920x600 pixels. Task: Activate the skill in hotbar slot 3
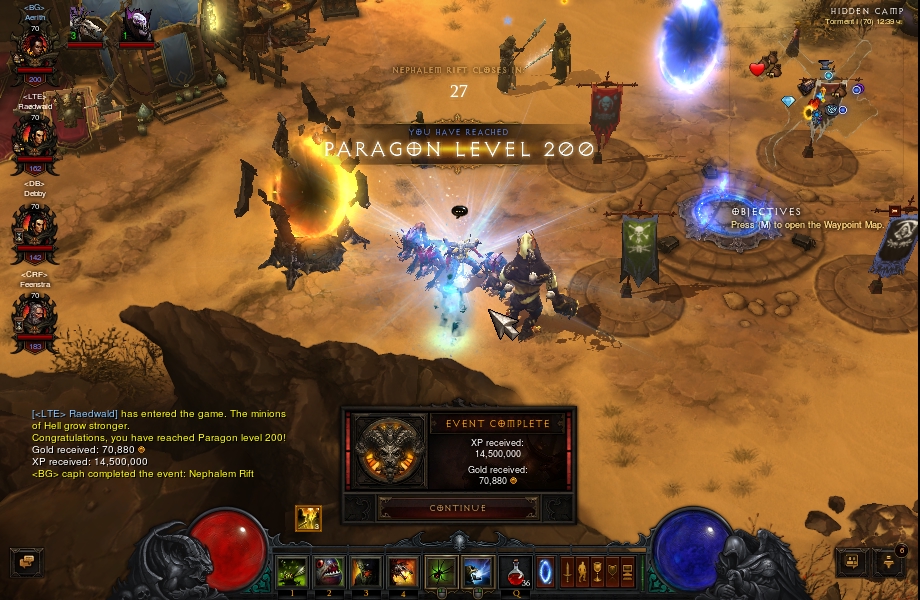(366, 571)
